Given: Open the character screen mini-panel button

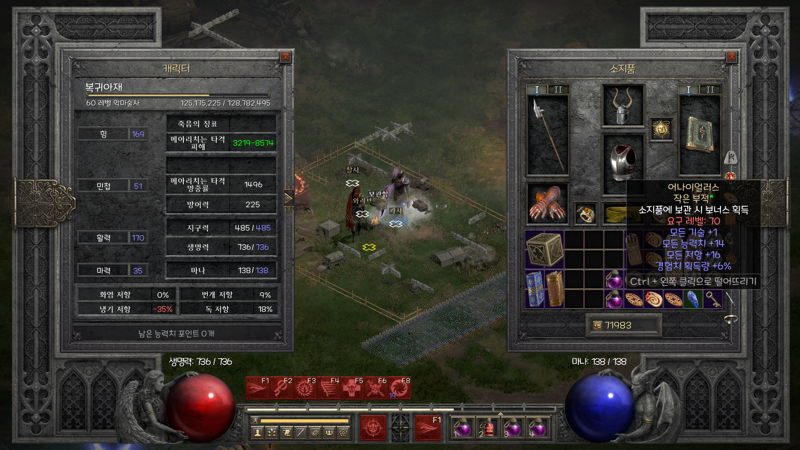Looking at the screenshot, I should (x=258, y=432).
